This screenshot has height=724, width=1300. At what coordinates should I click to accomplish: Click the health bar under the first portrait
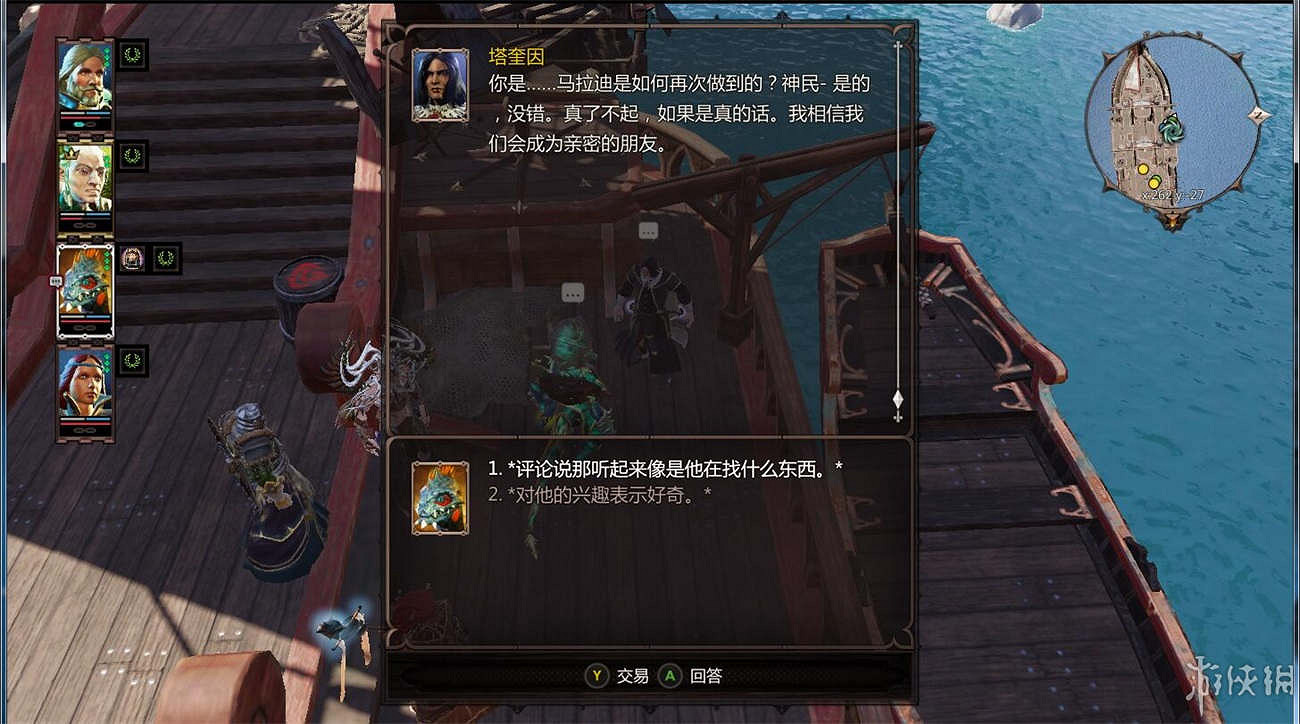[84, 116]
